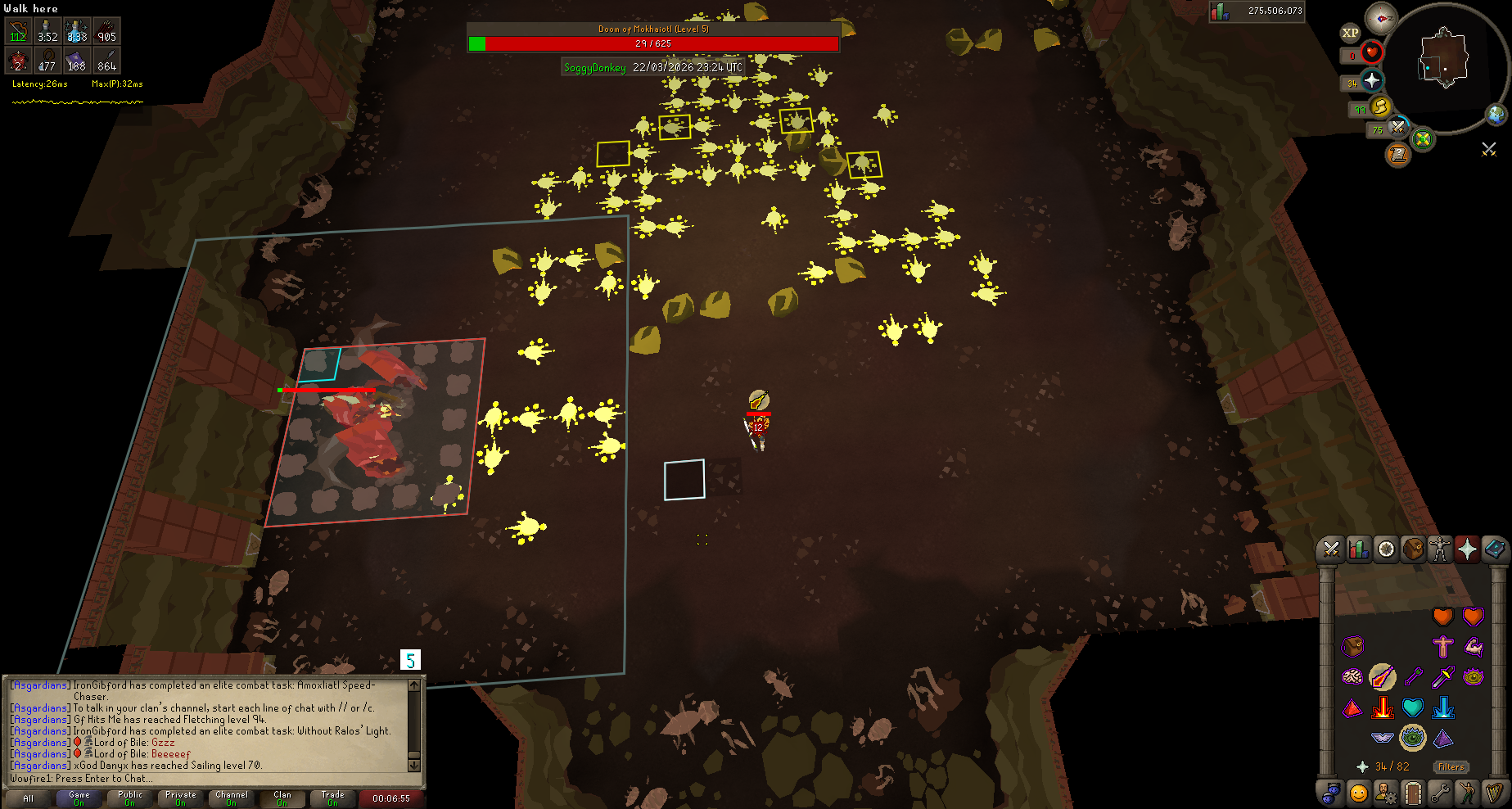1512x809 pixels.
Task: Click the Filters button in prayer panel
Action: pos(1451,767)
